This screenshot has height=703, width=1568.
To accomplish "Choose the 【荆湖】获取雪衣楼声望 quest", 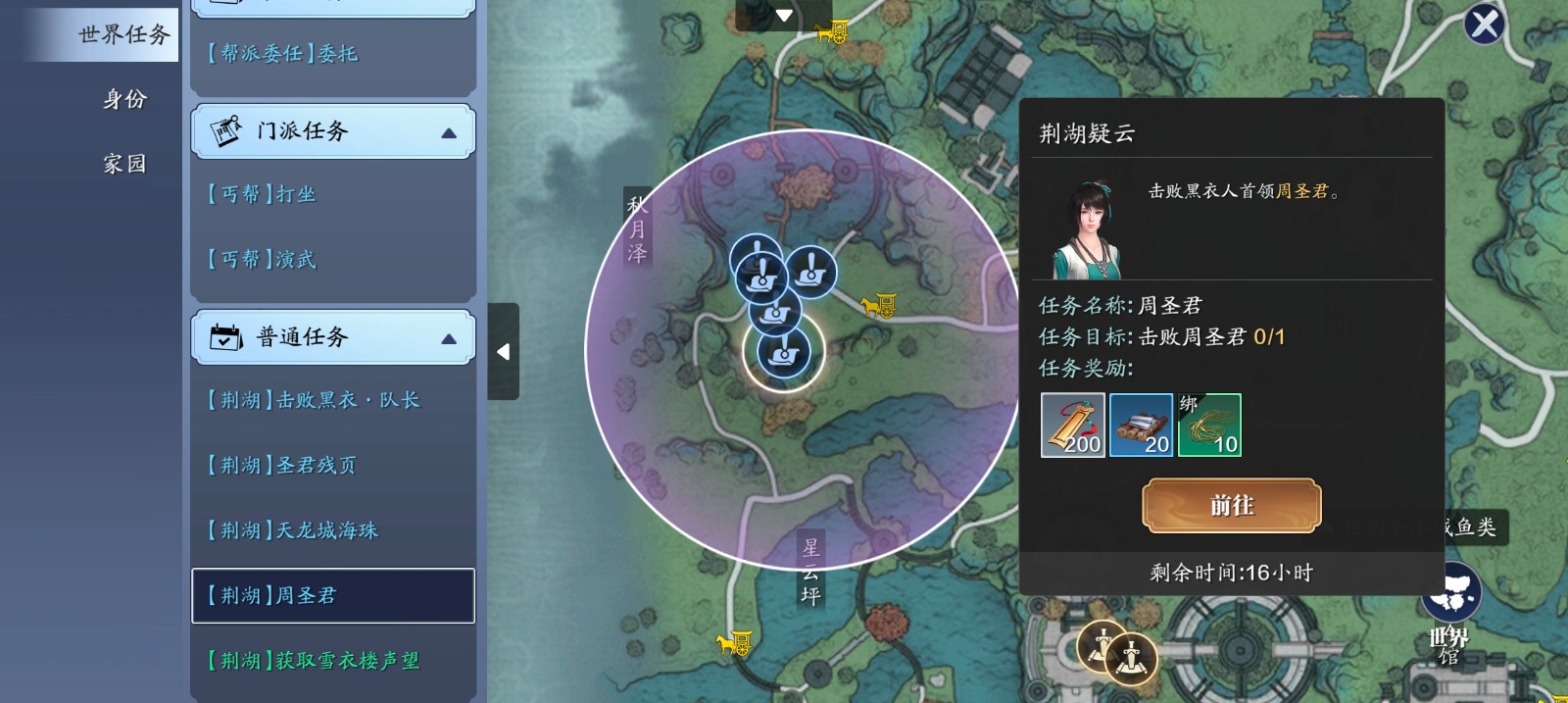I will 313,661.
